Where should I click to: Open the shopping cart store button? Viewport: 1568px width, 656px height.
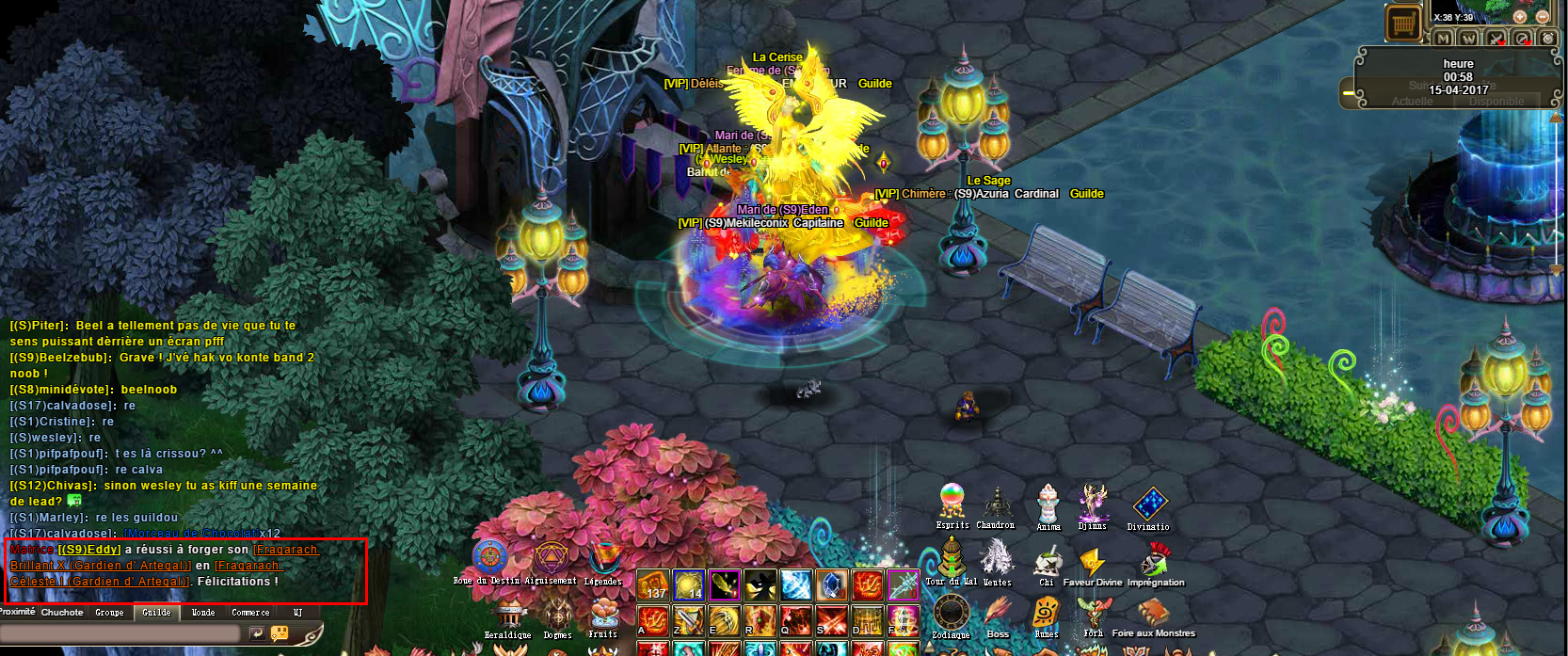1403,24
